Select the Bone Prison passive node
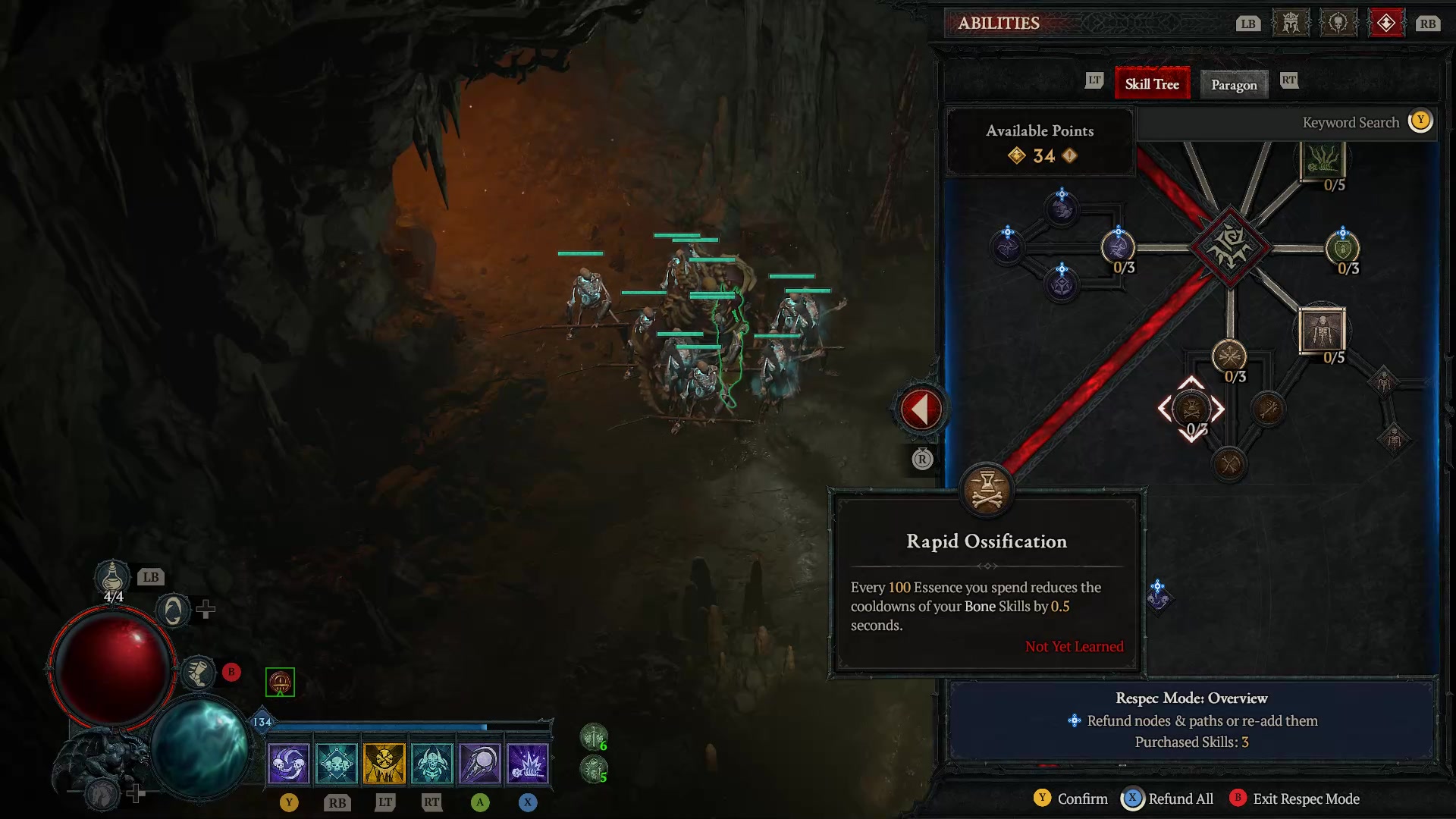The image size is (1456, 819). [1323, 331]
